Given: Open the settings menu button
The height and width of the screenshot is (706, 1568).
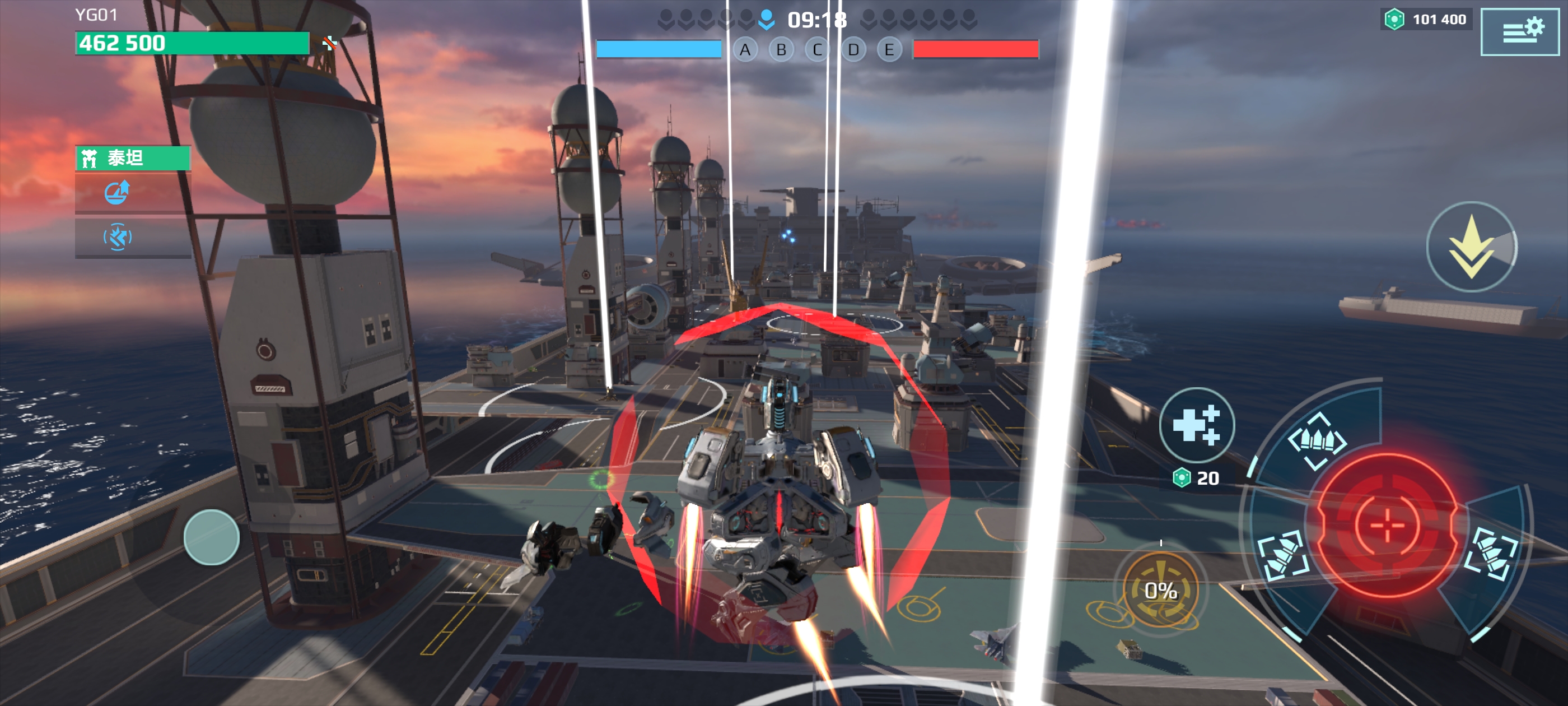Looking at the screenshot, I should tap(1519, 32).
